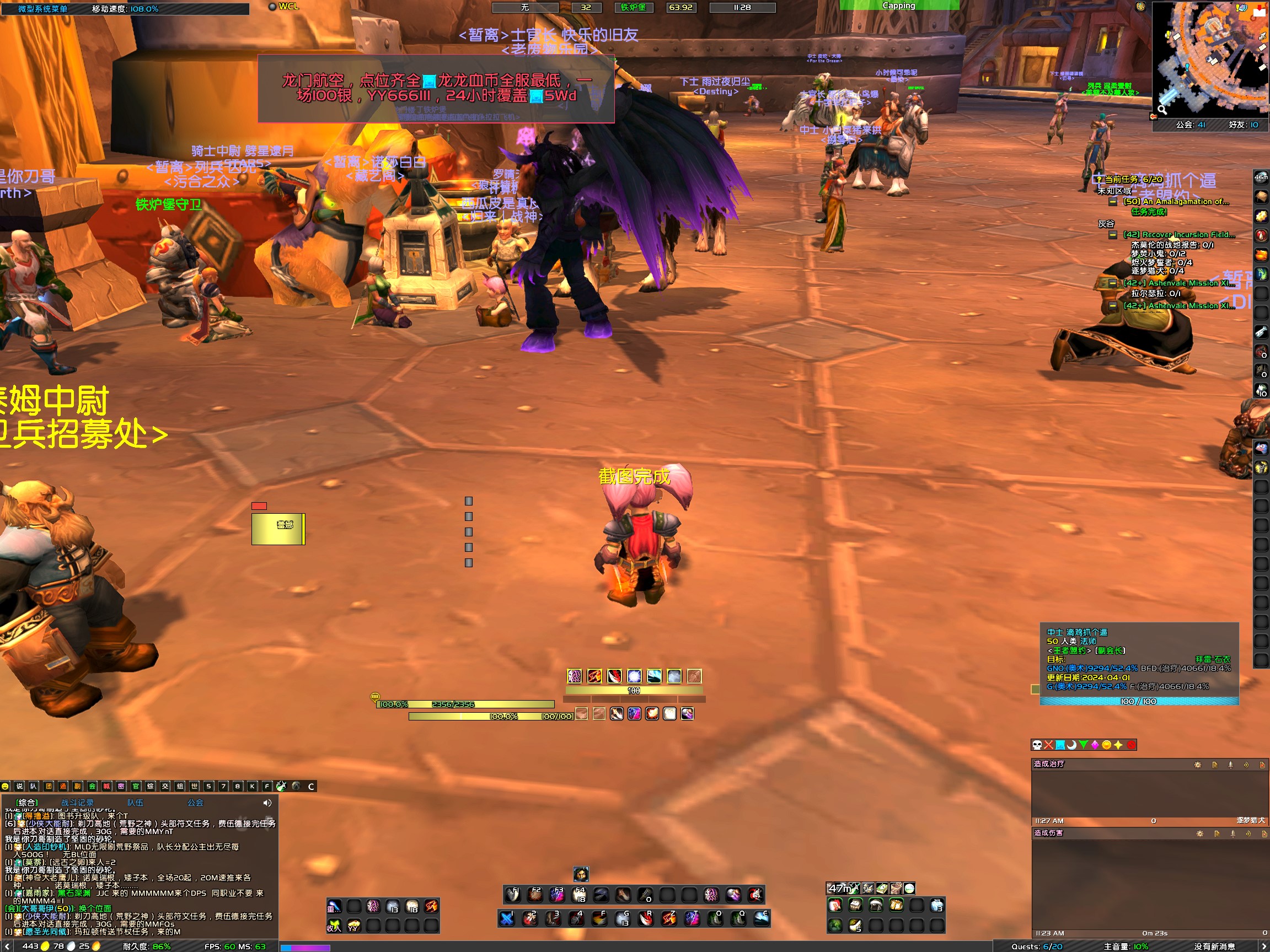Select the An Amalagamation of quest entry
Screen dimensions: 1270x952
pyautogui.click(x=1176, y=201)
